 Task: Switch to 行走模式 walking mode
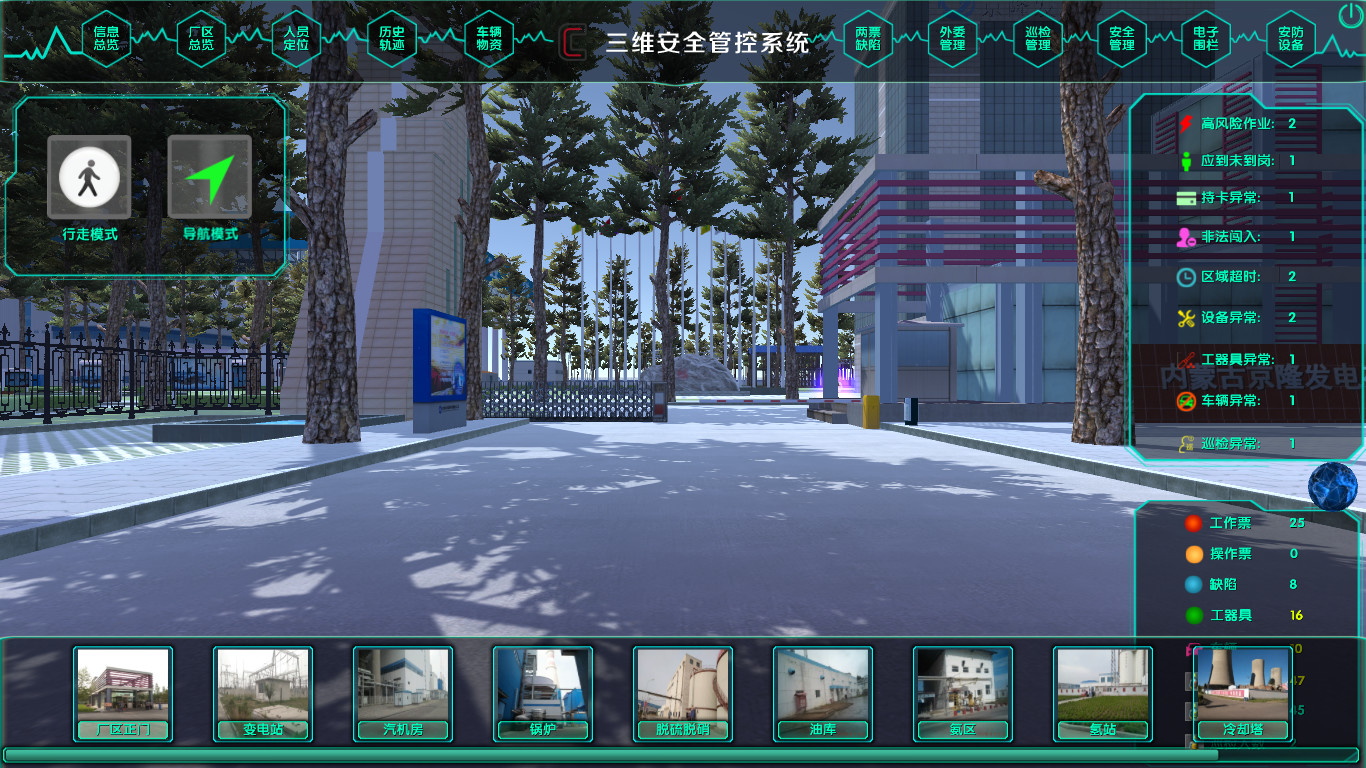[89, 178]
